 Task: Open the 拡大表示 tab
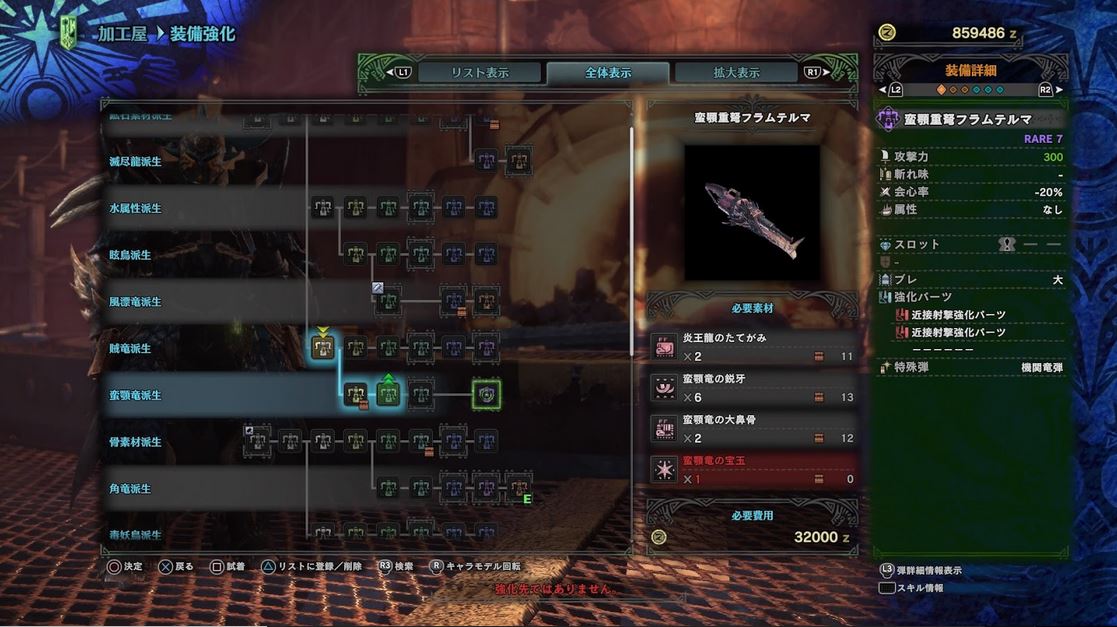pyautogui.click(x=736, y=73)
